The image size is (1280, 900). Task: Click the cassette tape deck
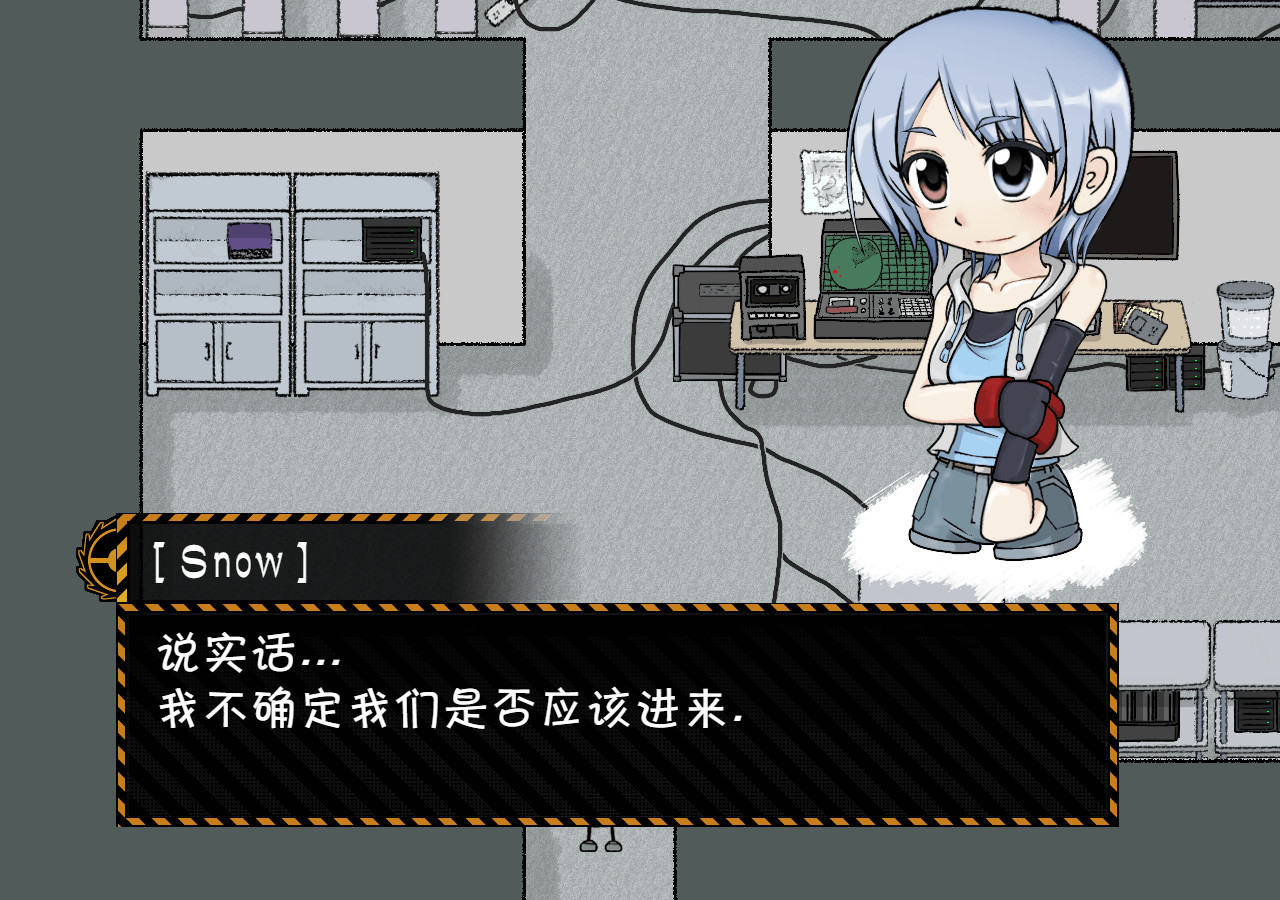tap(770, 300)
